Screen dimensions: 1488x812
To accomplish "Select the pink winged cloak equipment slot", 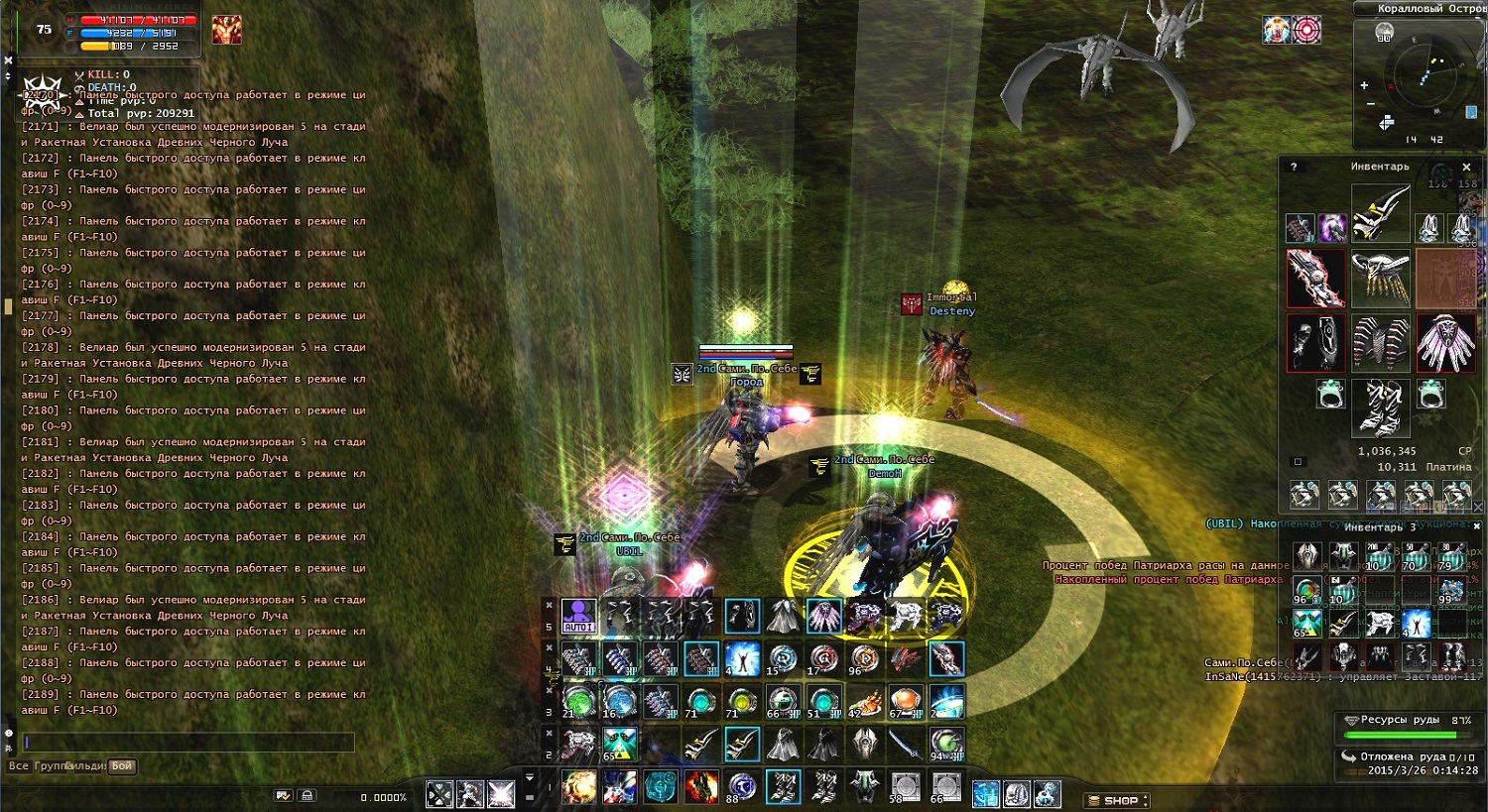I will [1445, 343].
